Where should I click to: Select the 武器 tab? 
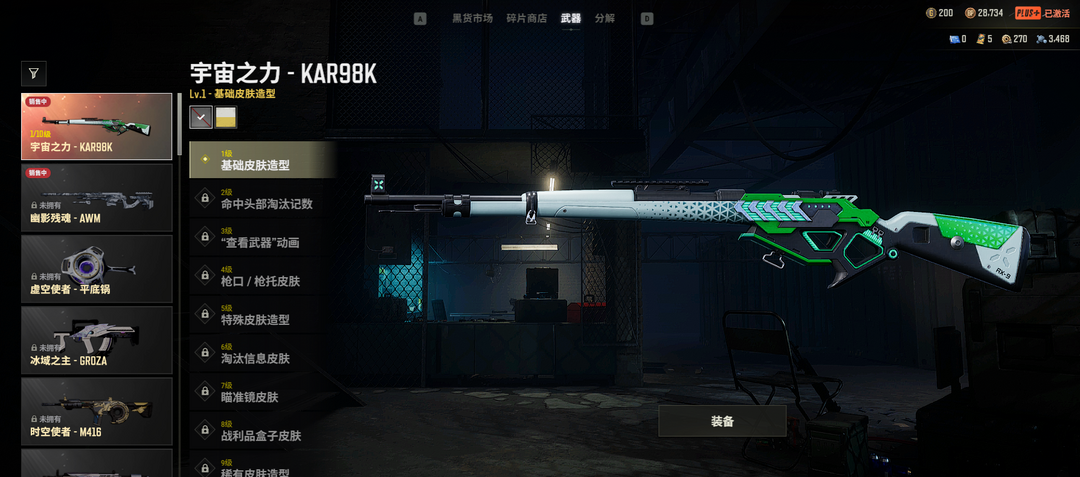point(570,18)
